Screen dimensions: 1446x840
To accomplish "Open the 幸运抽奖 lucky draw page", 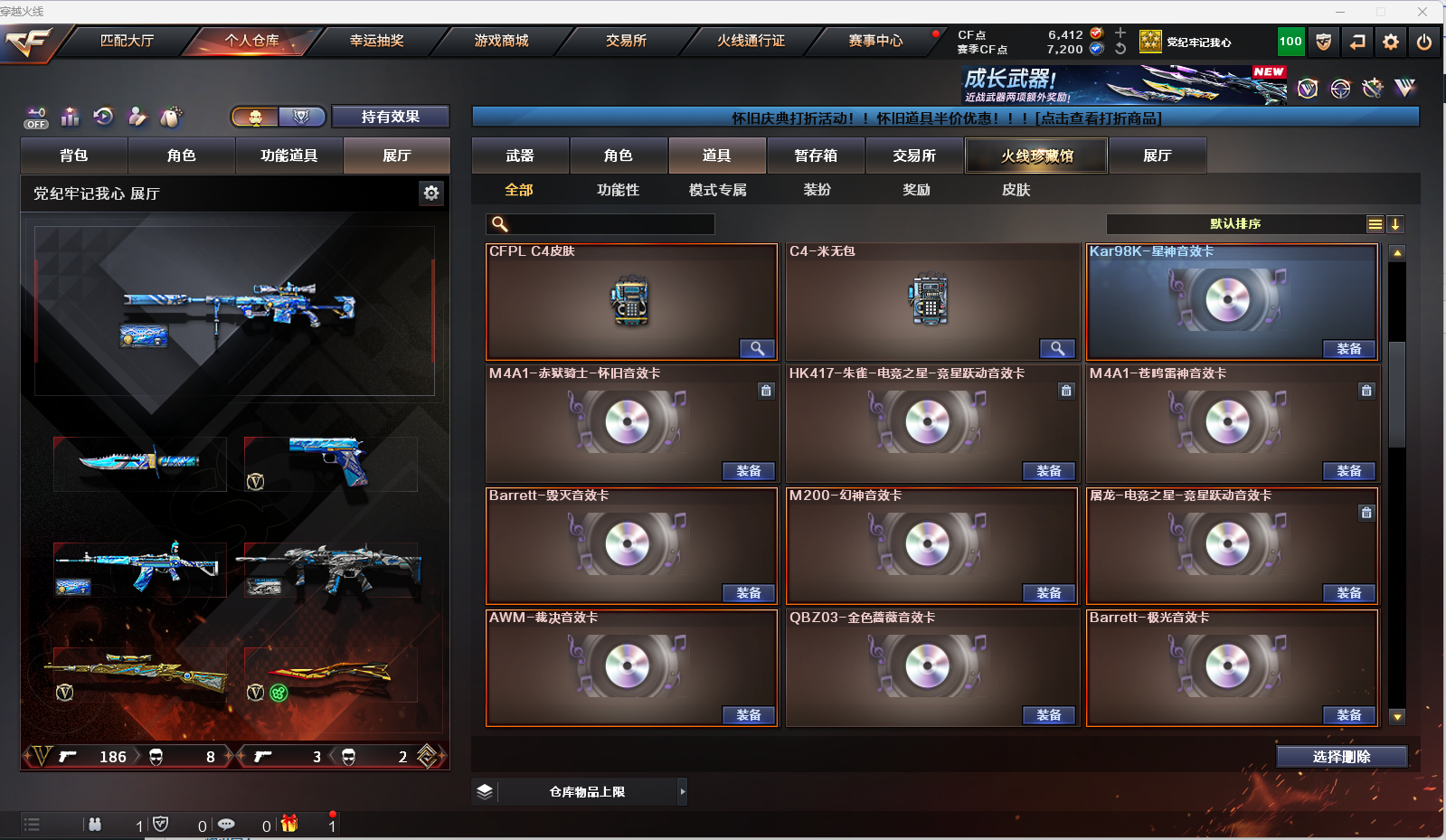I will point(376,41).
